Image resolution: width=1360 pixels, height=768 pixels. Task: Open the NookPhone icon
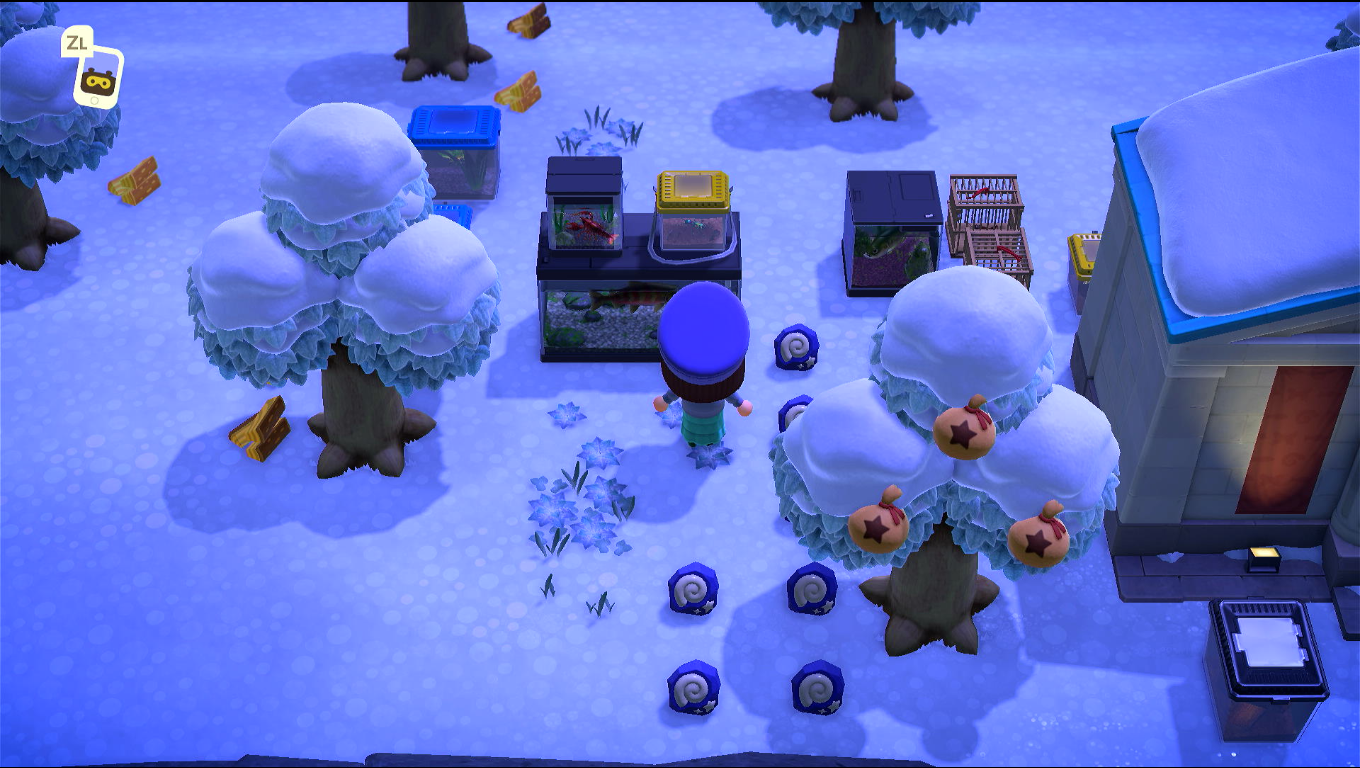98,76
